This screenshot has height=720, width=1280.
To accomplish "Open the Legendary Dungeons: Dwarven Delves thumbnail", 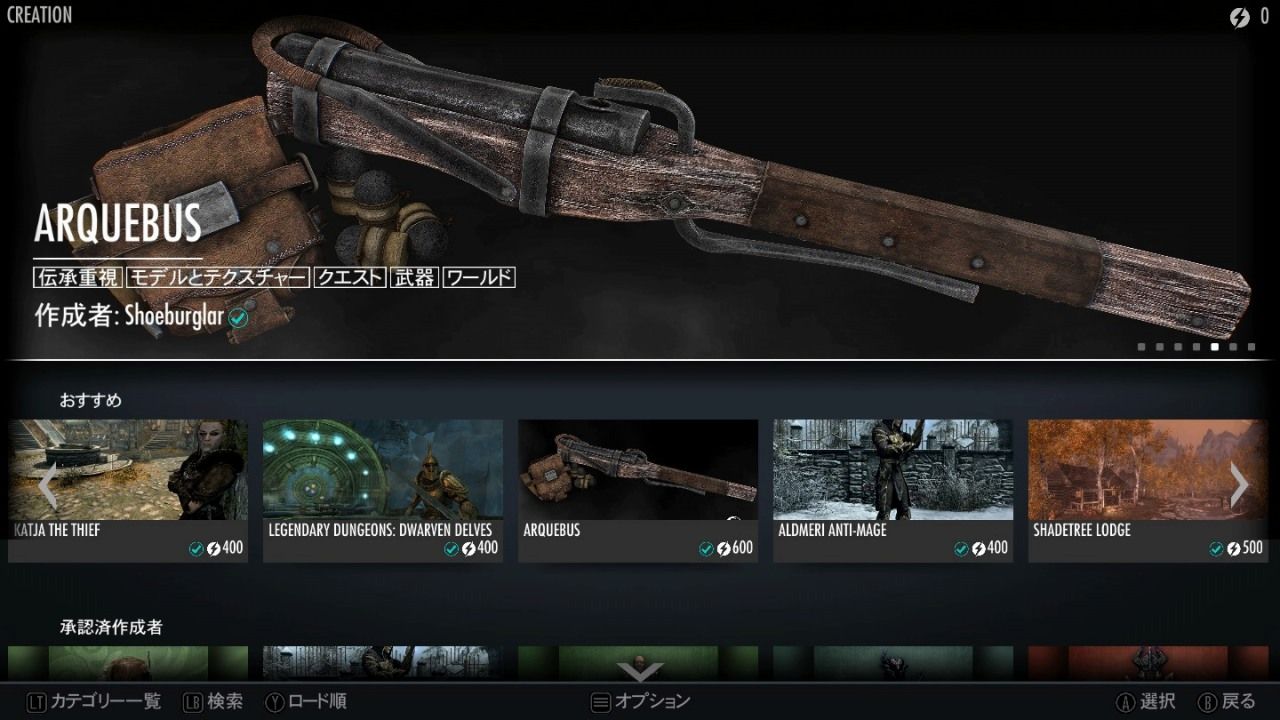I will [382, 470].
